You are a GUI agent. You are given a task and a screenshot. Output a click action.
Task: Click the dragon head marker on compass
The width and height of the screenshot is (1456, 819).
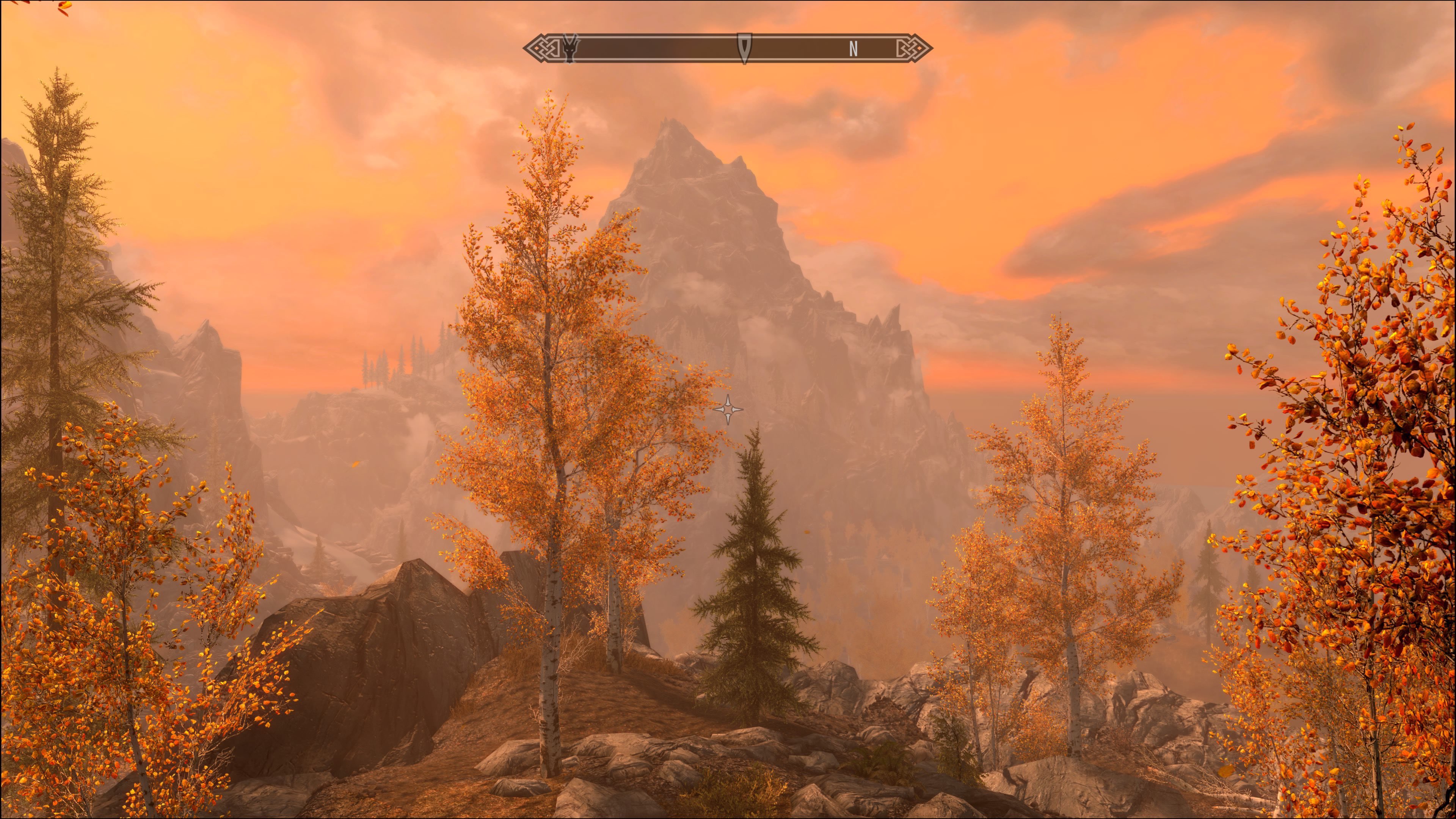pyautogui.click(x=570, y=48)
